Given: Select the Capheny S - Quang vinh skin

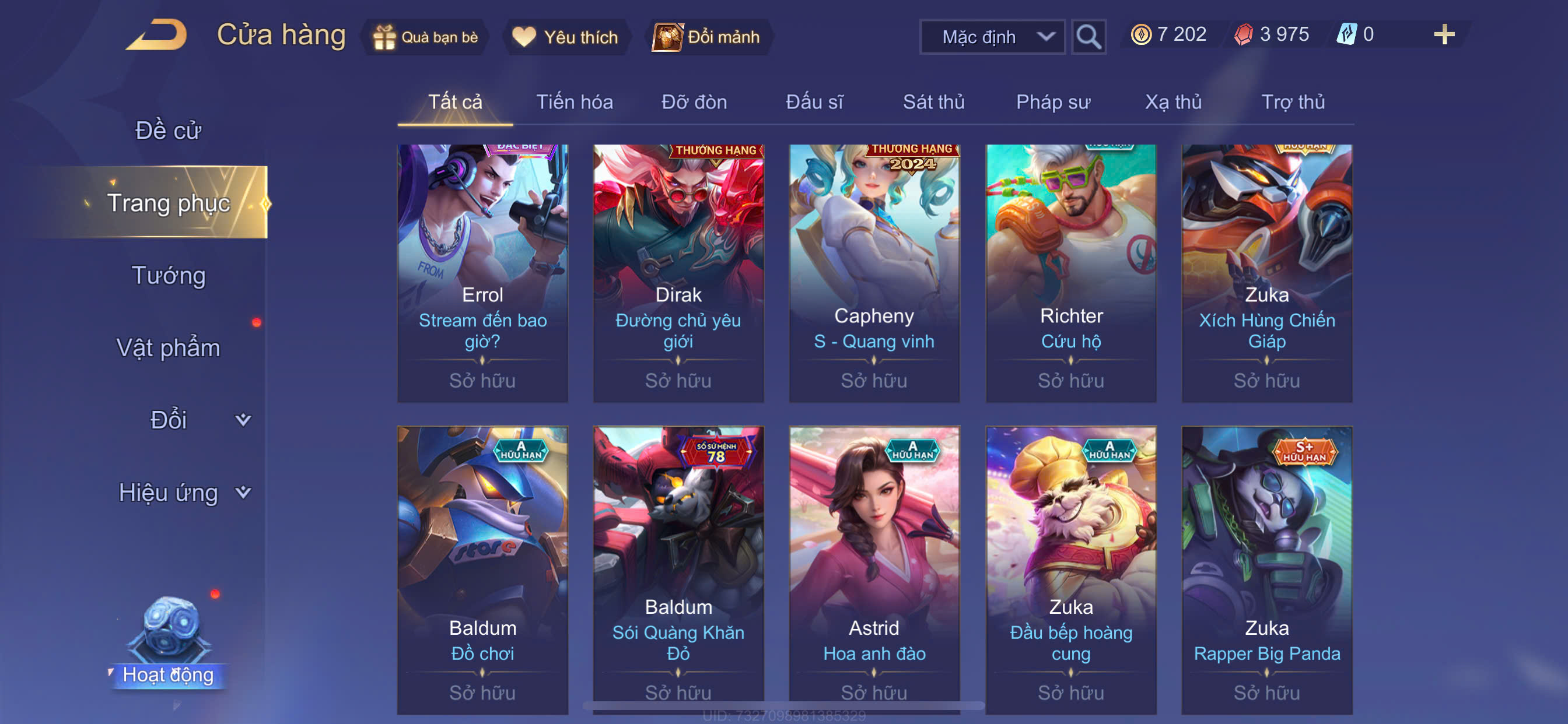Looking at the screenshot, I should click(874, 273).
